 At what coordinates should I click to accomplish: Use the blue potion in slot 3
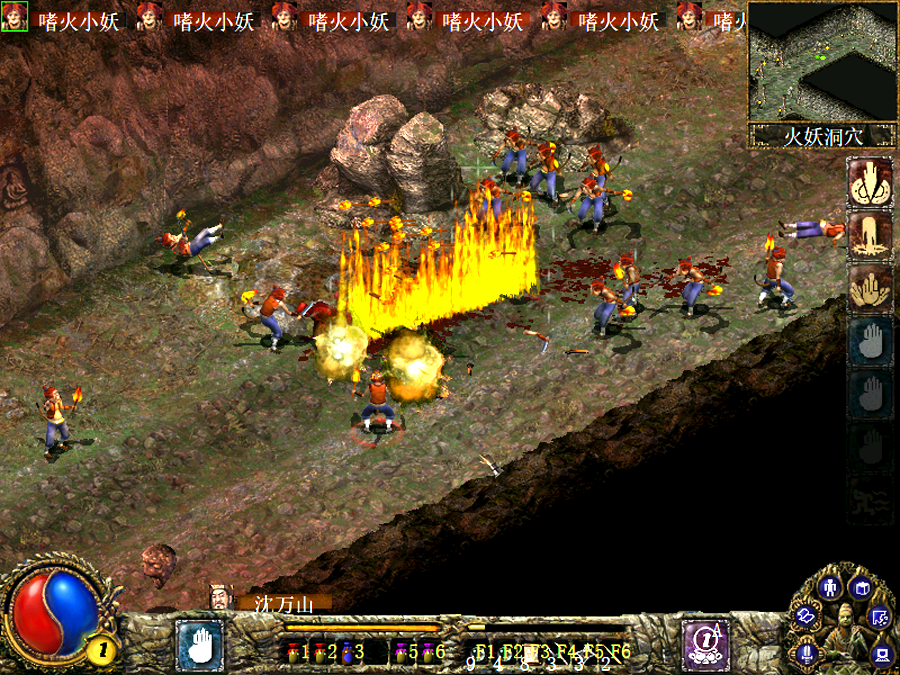tap(347, 652)
